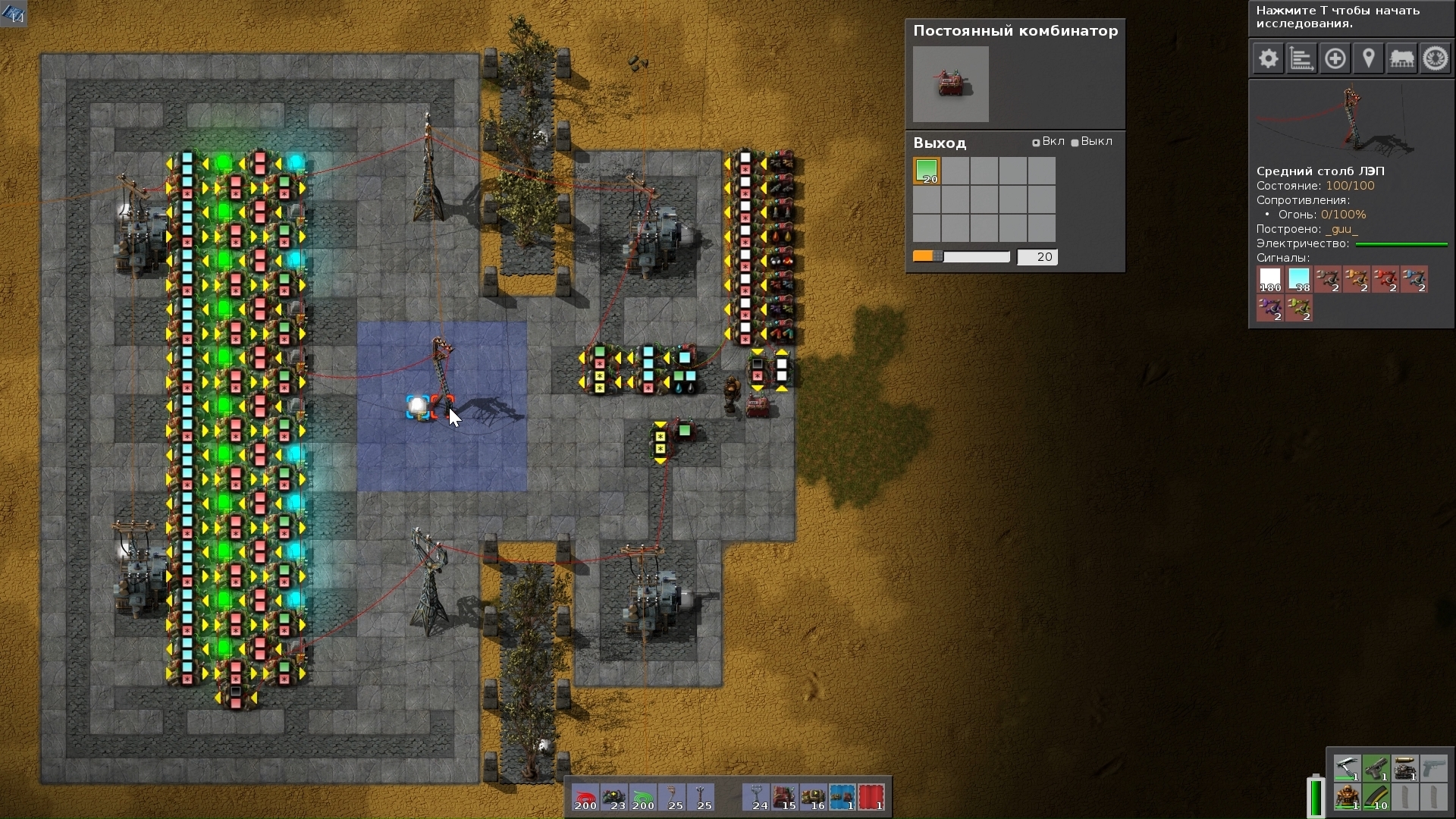Choose the blue blueprint hotbar slot

(x=842, y=798)
